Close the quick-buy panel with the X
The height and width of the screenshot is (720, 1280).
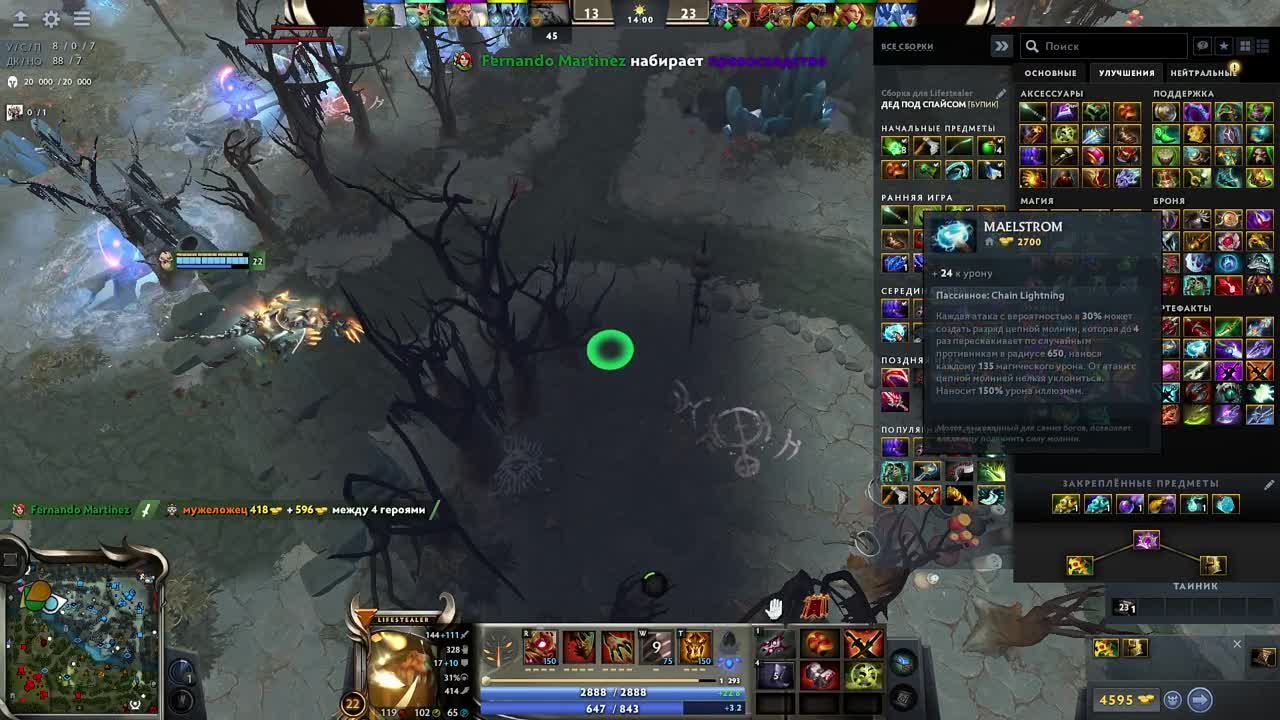point(1237,644)
